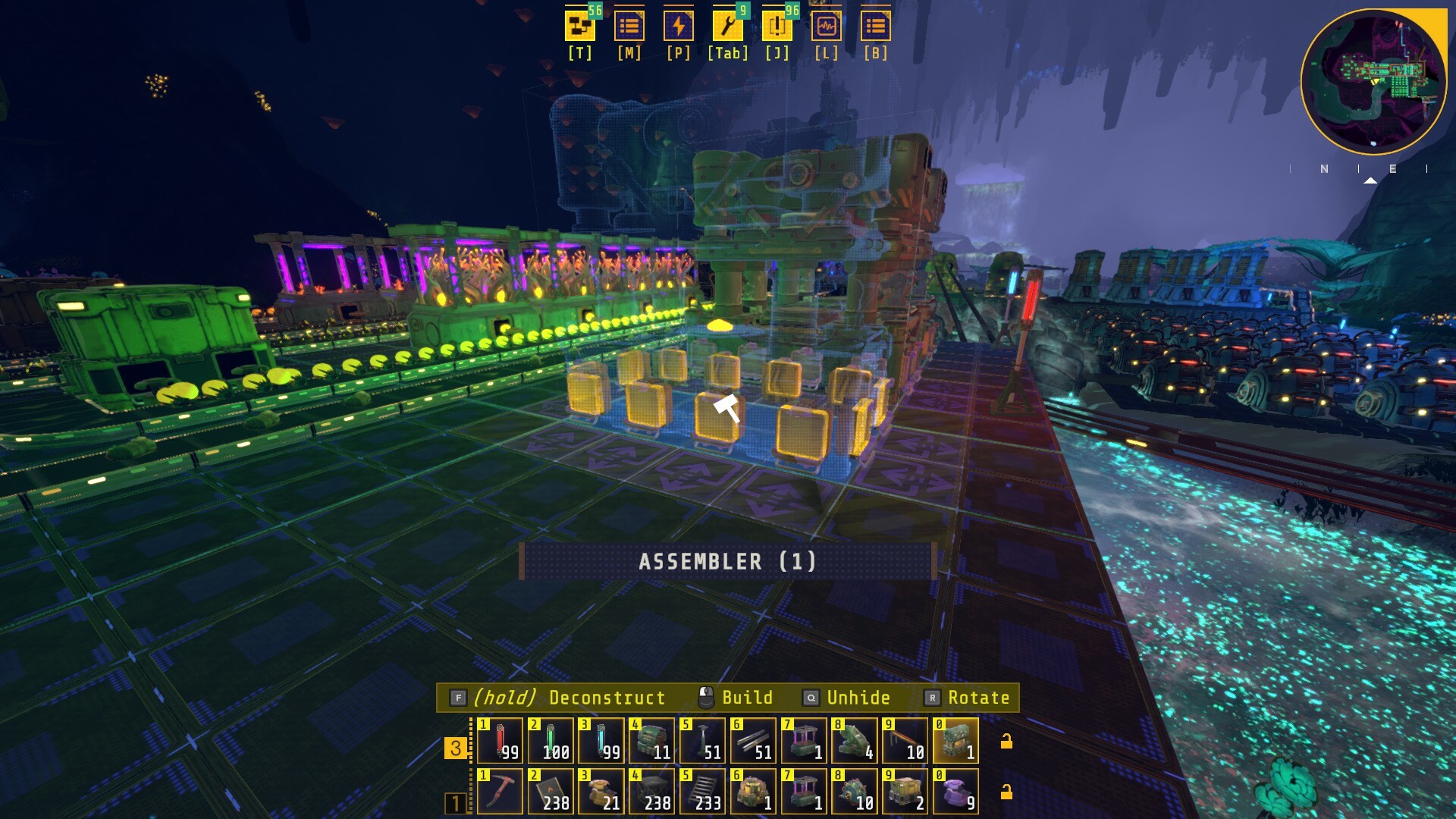The height and width of the screenshot is (819, 1456).
Task: Open the production menu [M] icon
Action: [x=630, y=27]
